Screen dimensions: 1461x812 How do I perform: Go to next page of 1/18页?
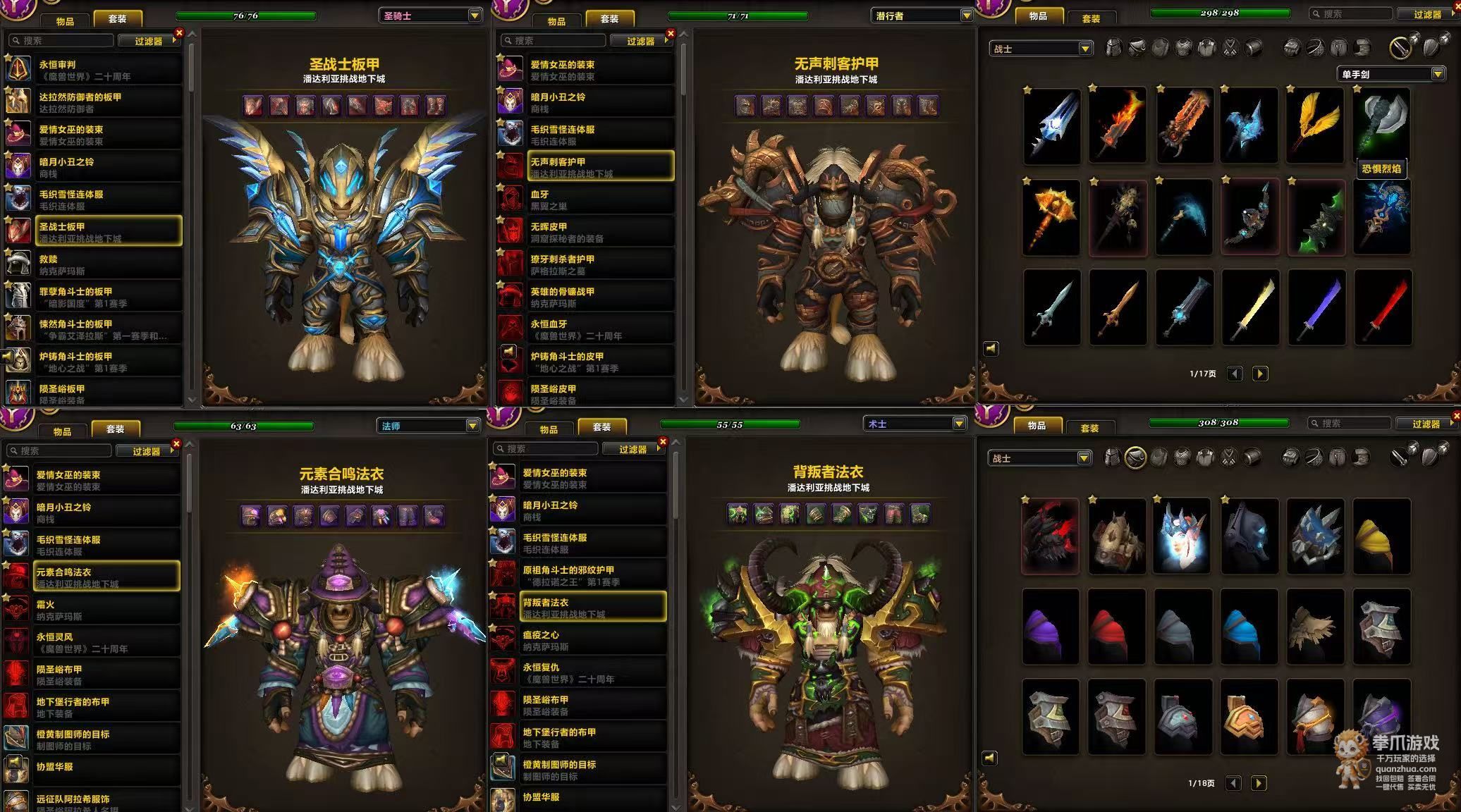pos(1259,783)
